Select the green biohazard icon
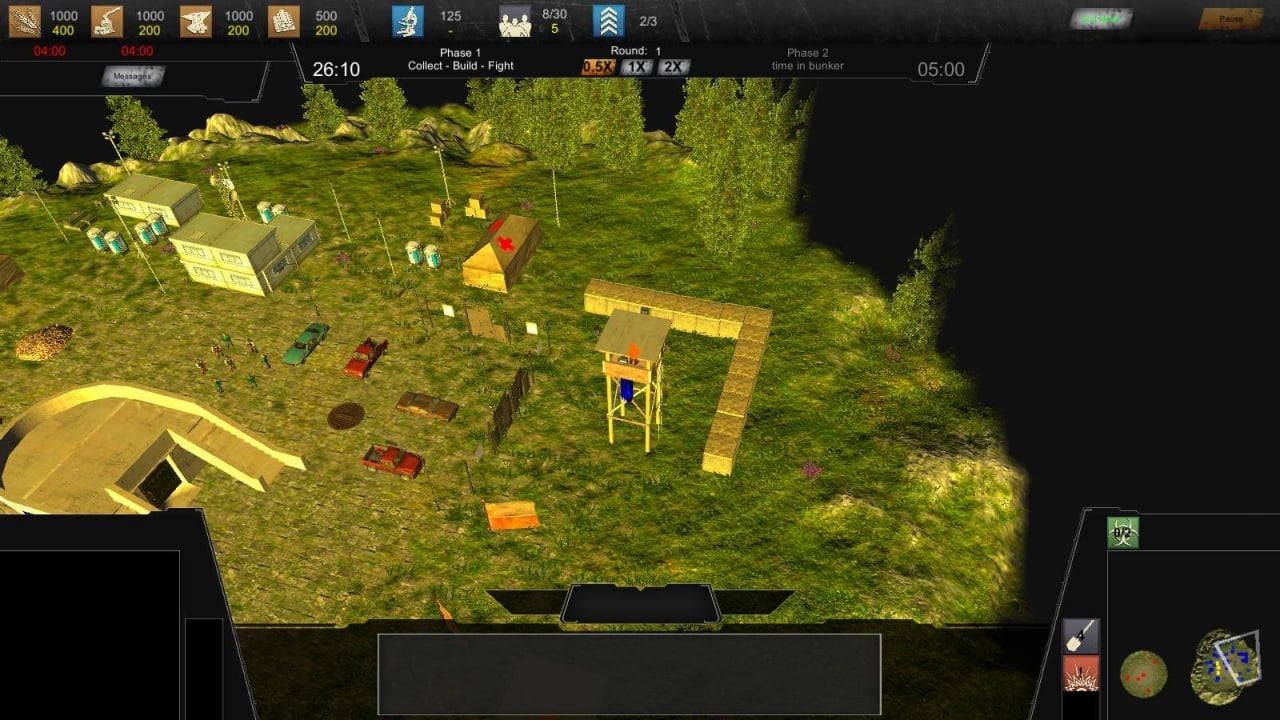 tap(1123, 533)
